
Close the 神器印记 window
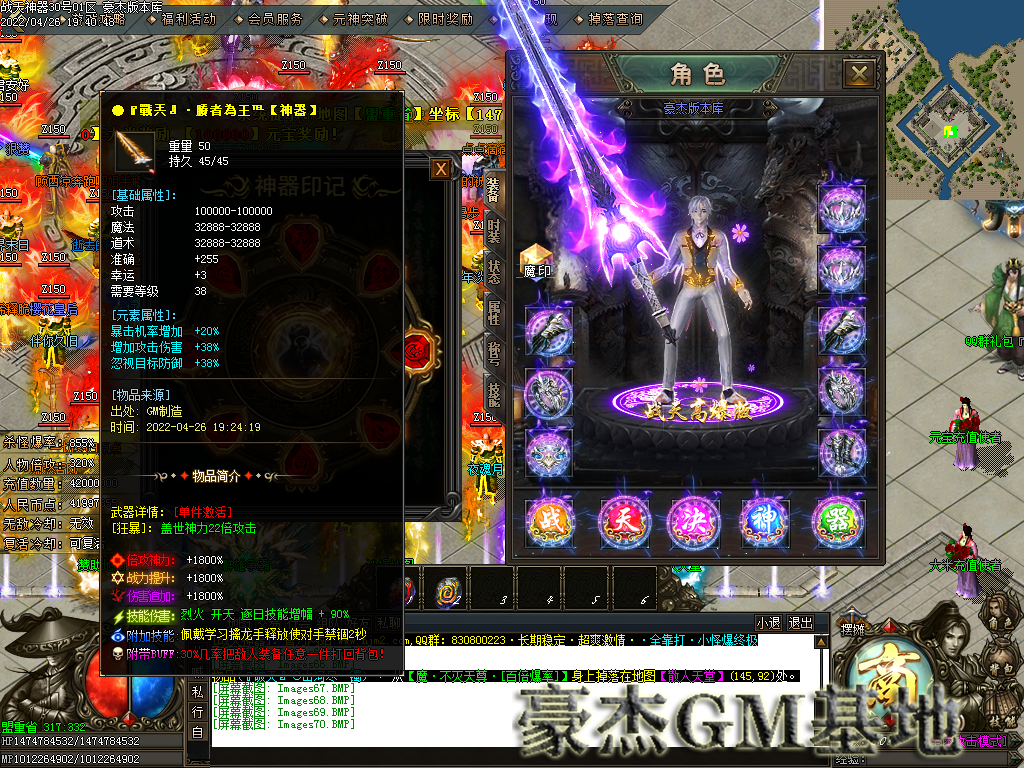click(440, 169)
